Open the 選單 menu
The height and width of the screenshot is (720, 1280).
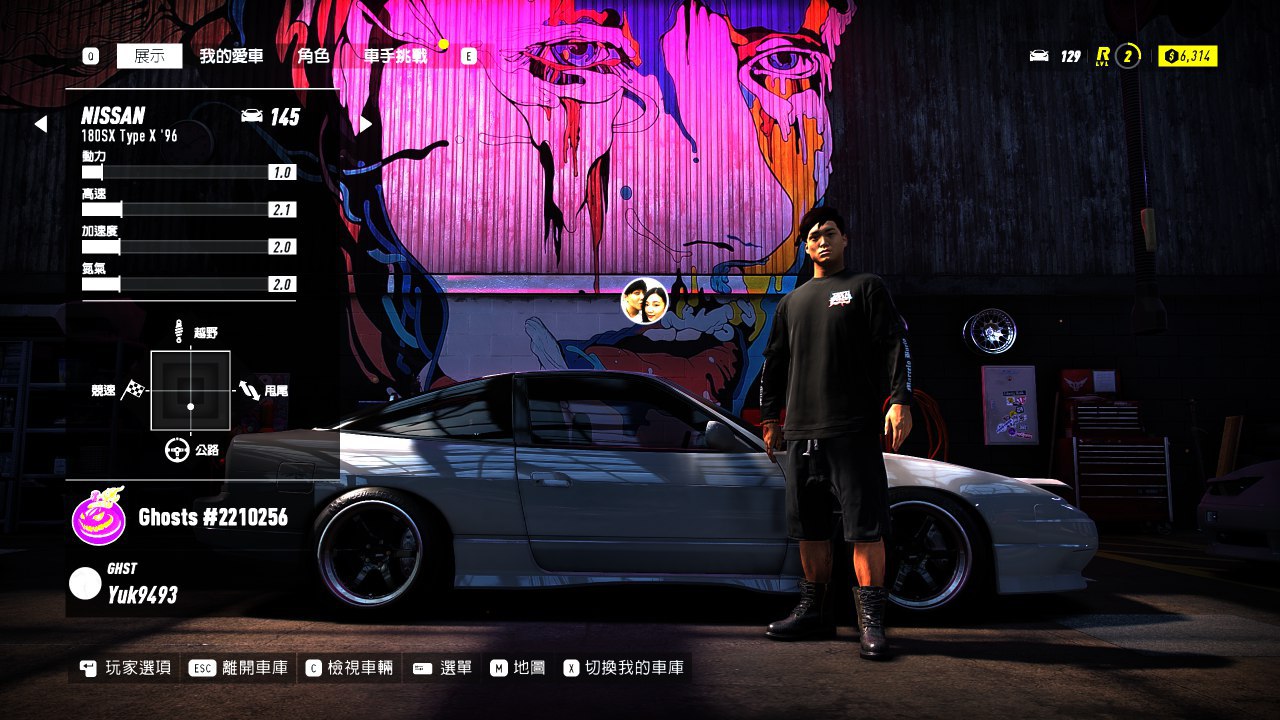442,668
